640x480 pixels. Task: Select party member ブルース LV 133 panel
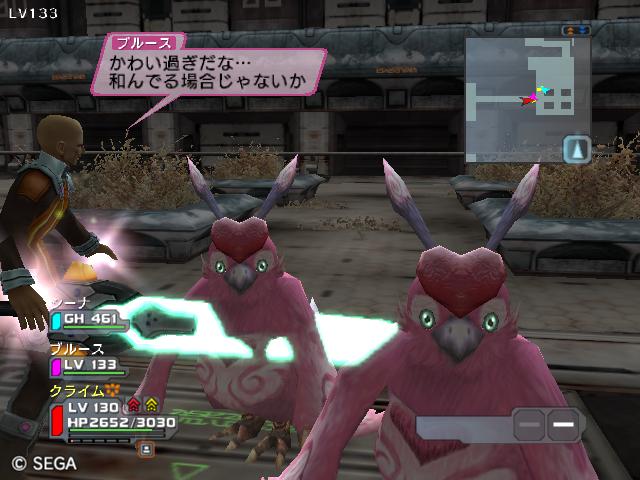coord(90,365)
